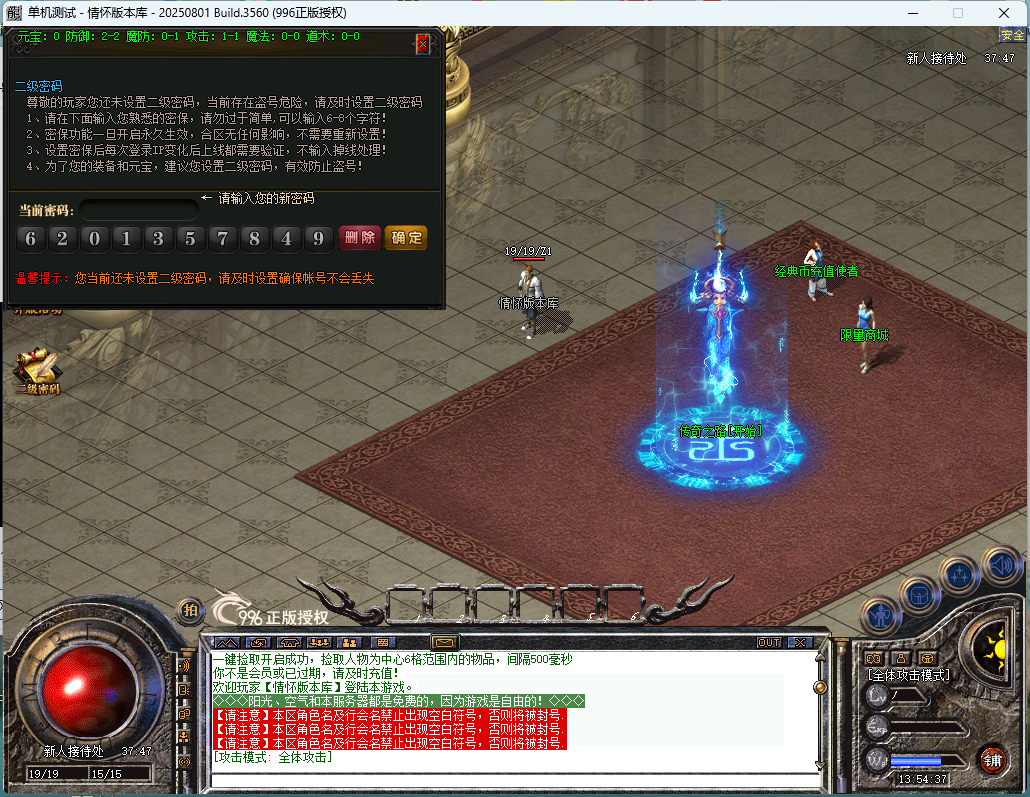Close the game window
The height and width of the screenshot is (797, 1030).
point(1004,13)
